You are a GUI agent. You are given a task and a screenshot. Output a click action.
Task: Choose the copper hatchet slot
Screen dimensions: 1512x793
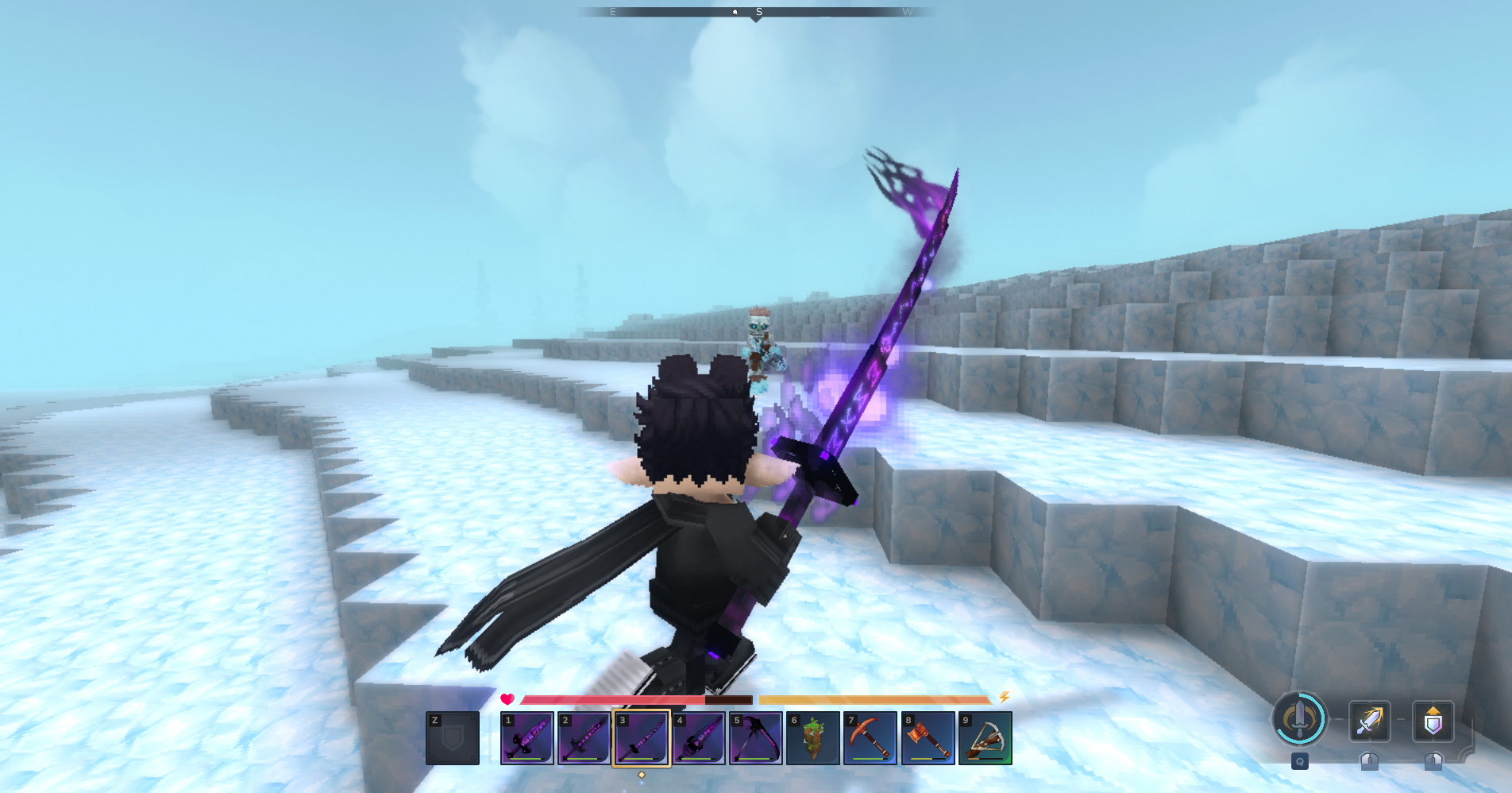[x=928, y=738]
